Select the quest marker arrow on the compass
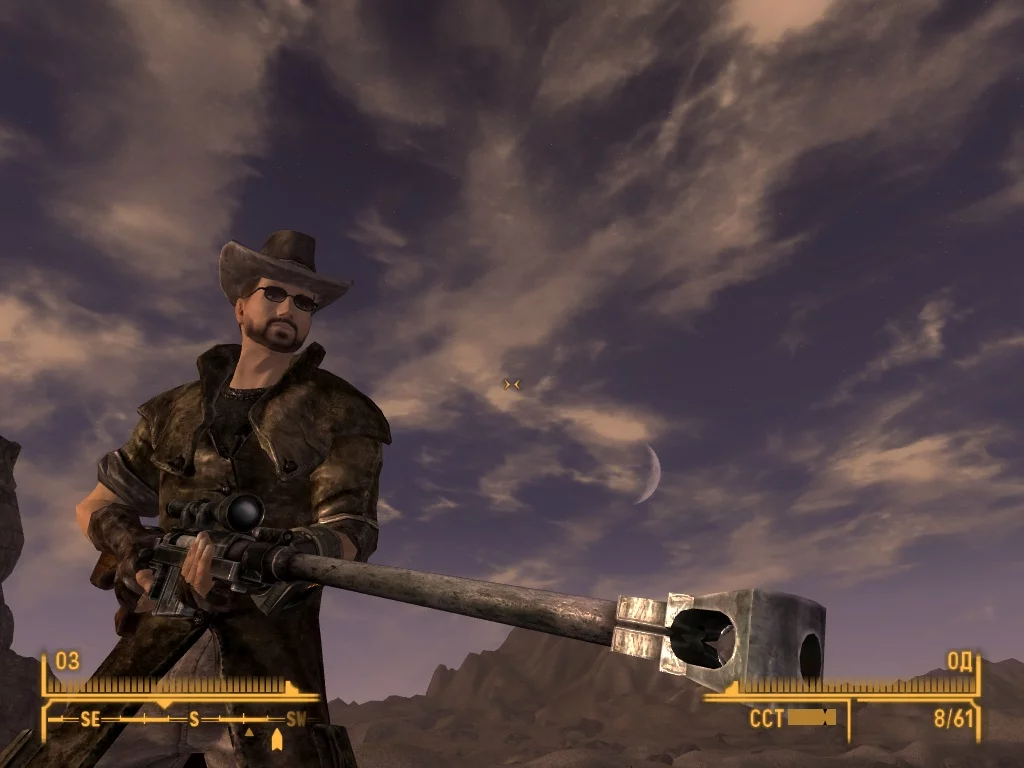This screenshot has height=768, width=1024. (277, 739)
